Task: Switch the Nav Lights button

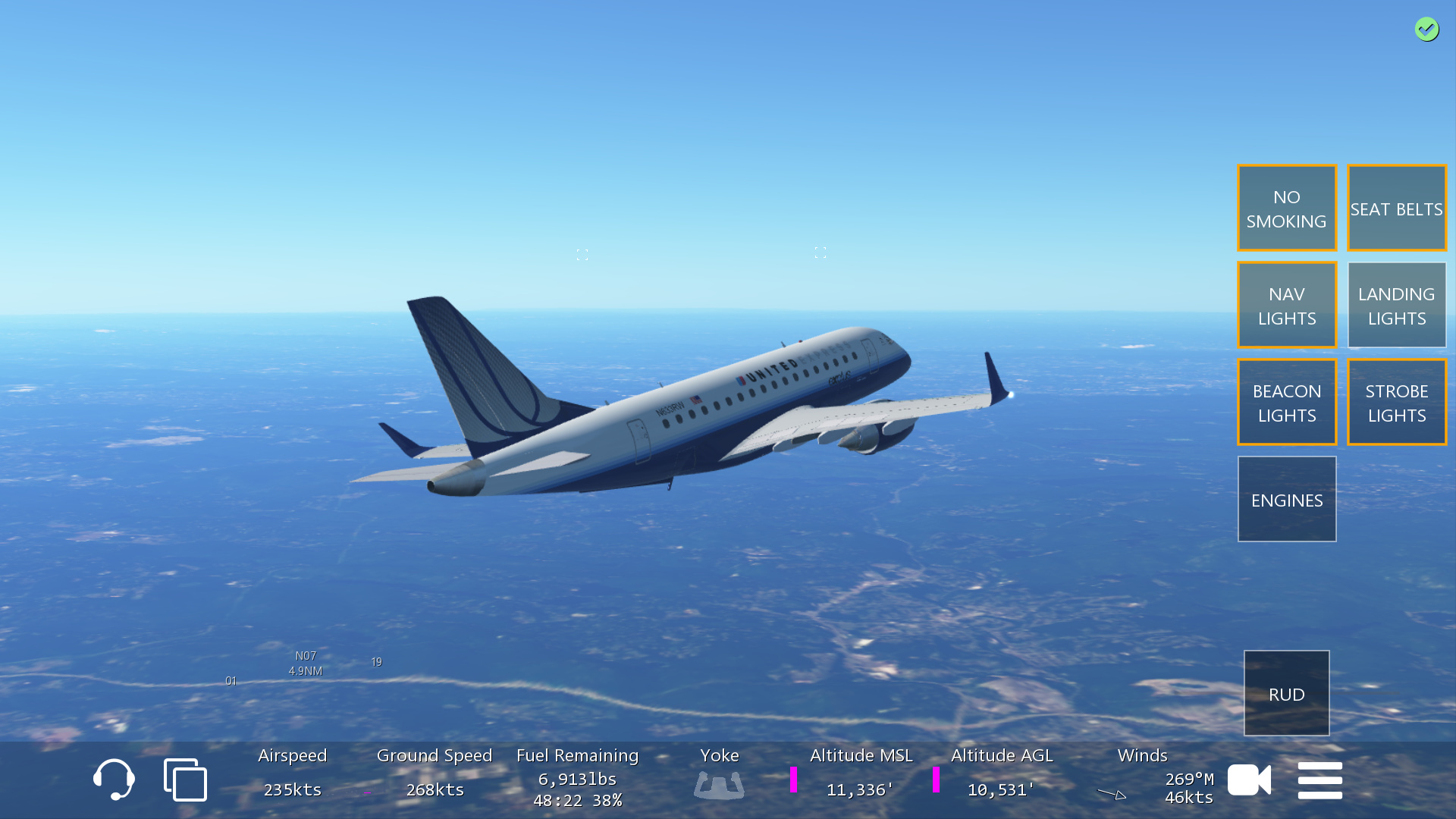Action: point(1286,306)
